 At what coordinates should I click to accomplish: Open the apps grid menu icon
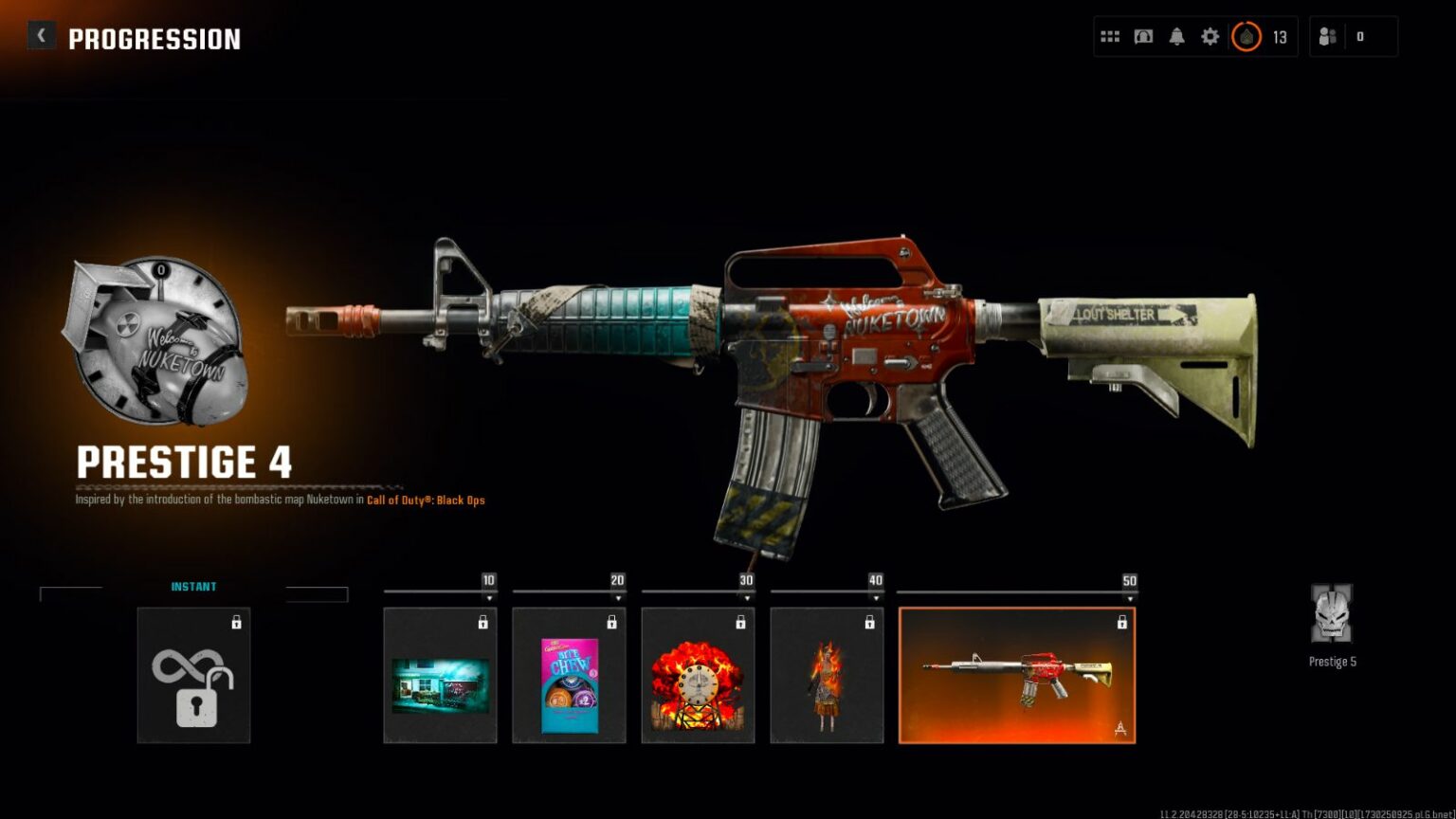click(1109, 36)
